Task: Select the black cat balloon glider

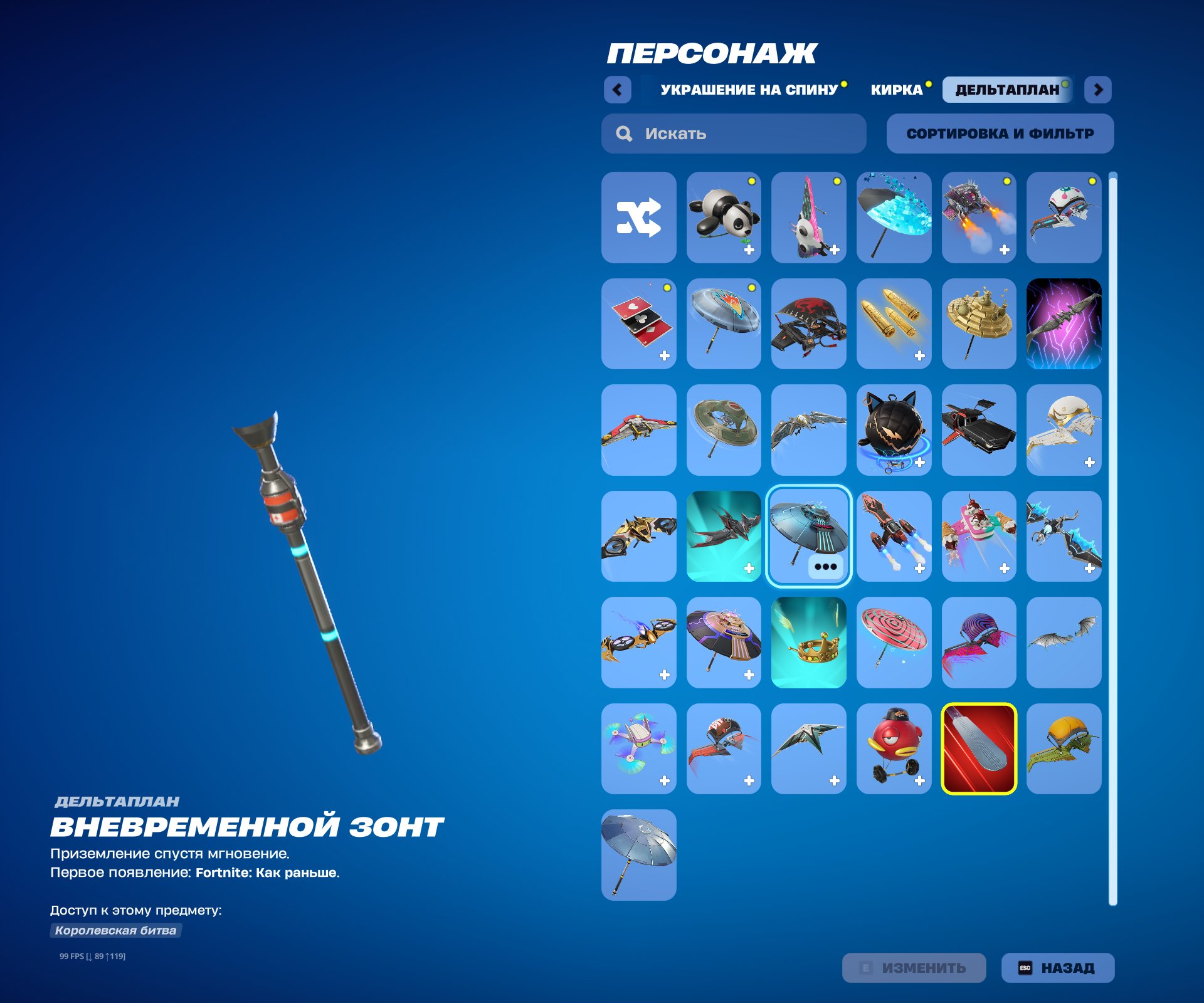Action: tap(894, 431)
